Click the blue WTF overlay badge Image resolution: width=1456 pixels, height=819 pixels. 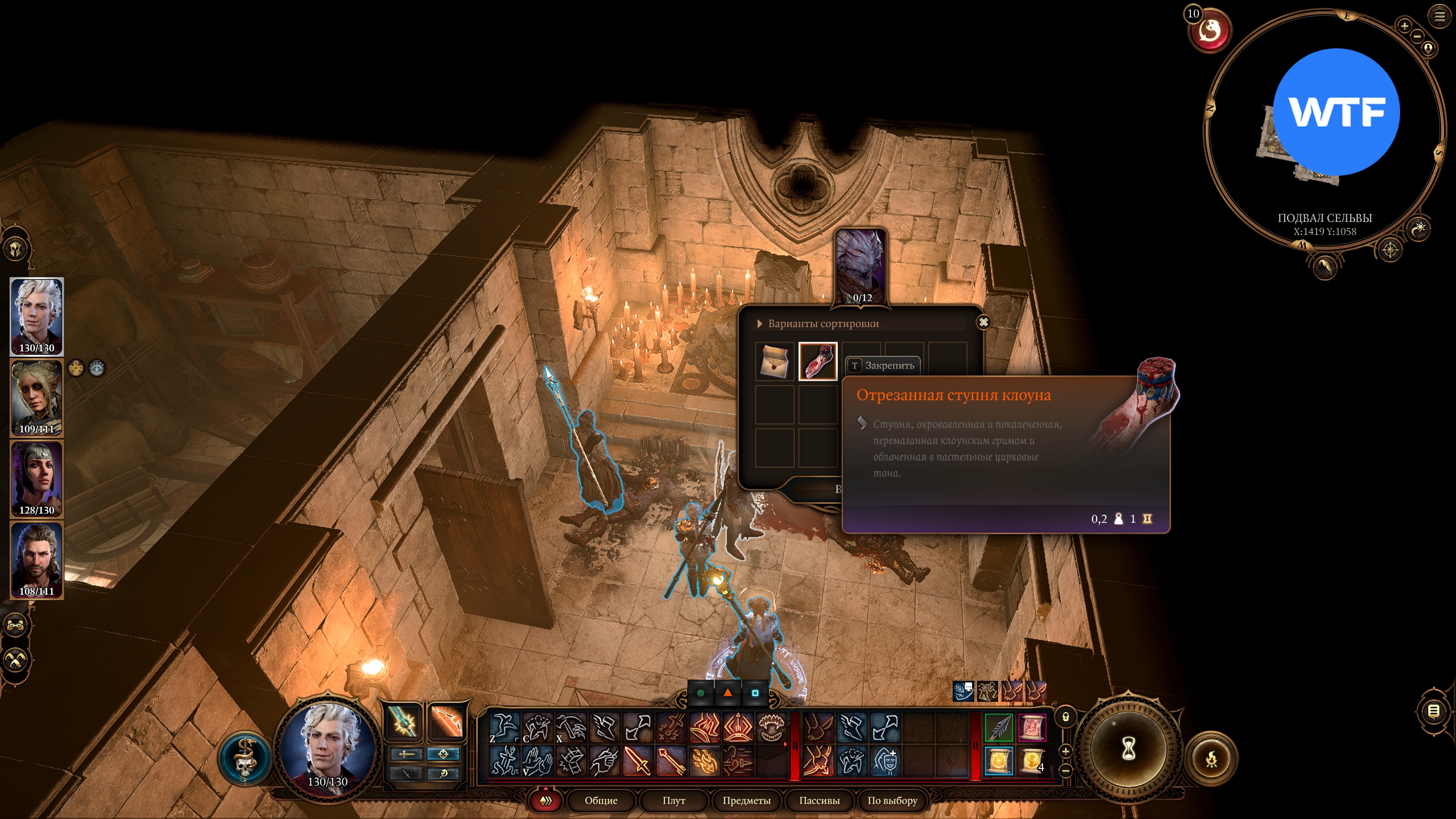[x=1335, y=112]
